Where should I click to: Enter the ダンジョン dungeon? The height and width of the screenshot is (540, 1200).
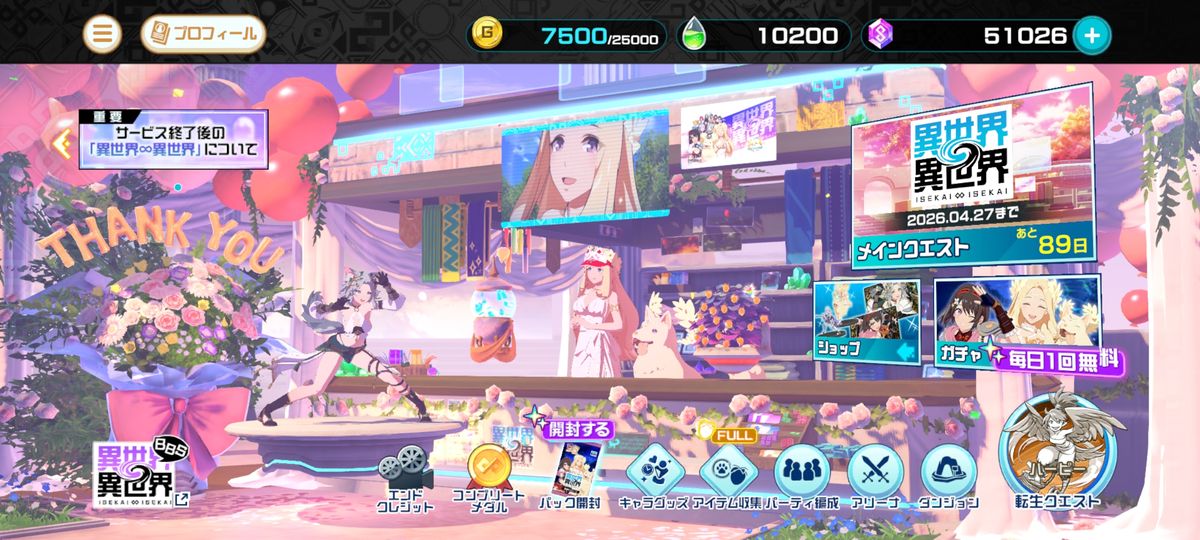point(945,475)
